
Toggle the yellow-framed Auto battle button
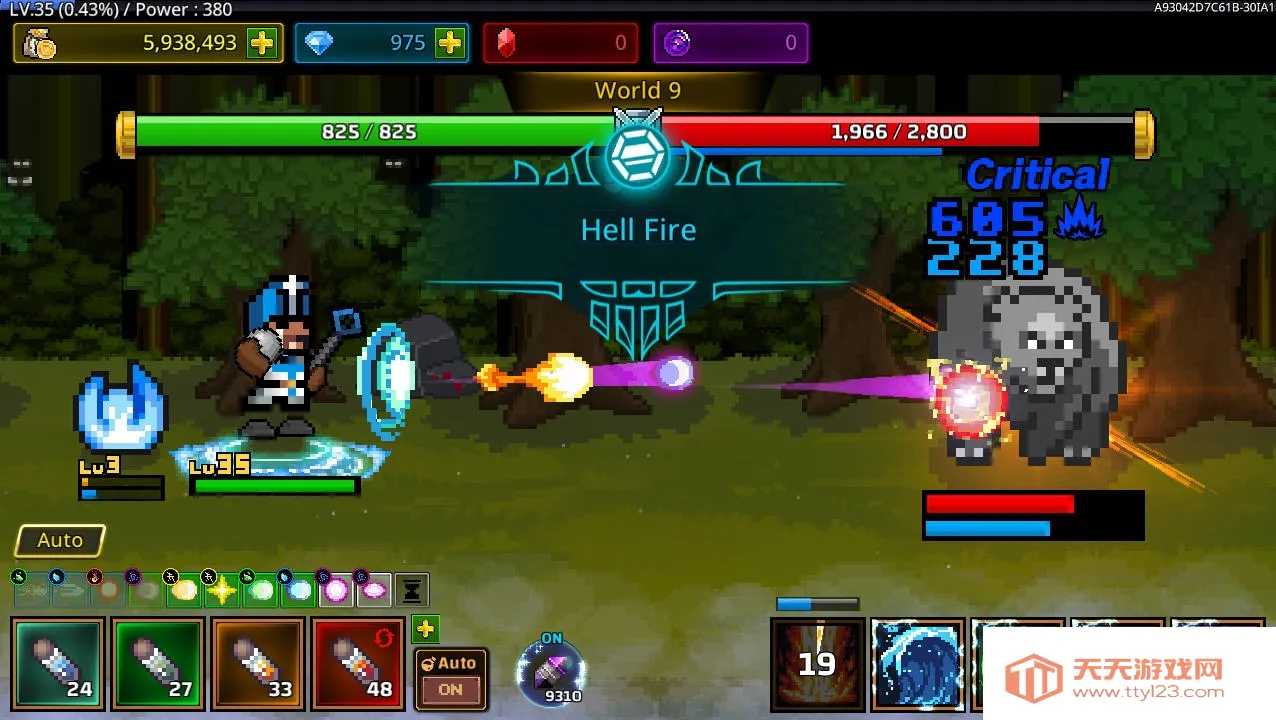[x=60, y=540]
